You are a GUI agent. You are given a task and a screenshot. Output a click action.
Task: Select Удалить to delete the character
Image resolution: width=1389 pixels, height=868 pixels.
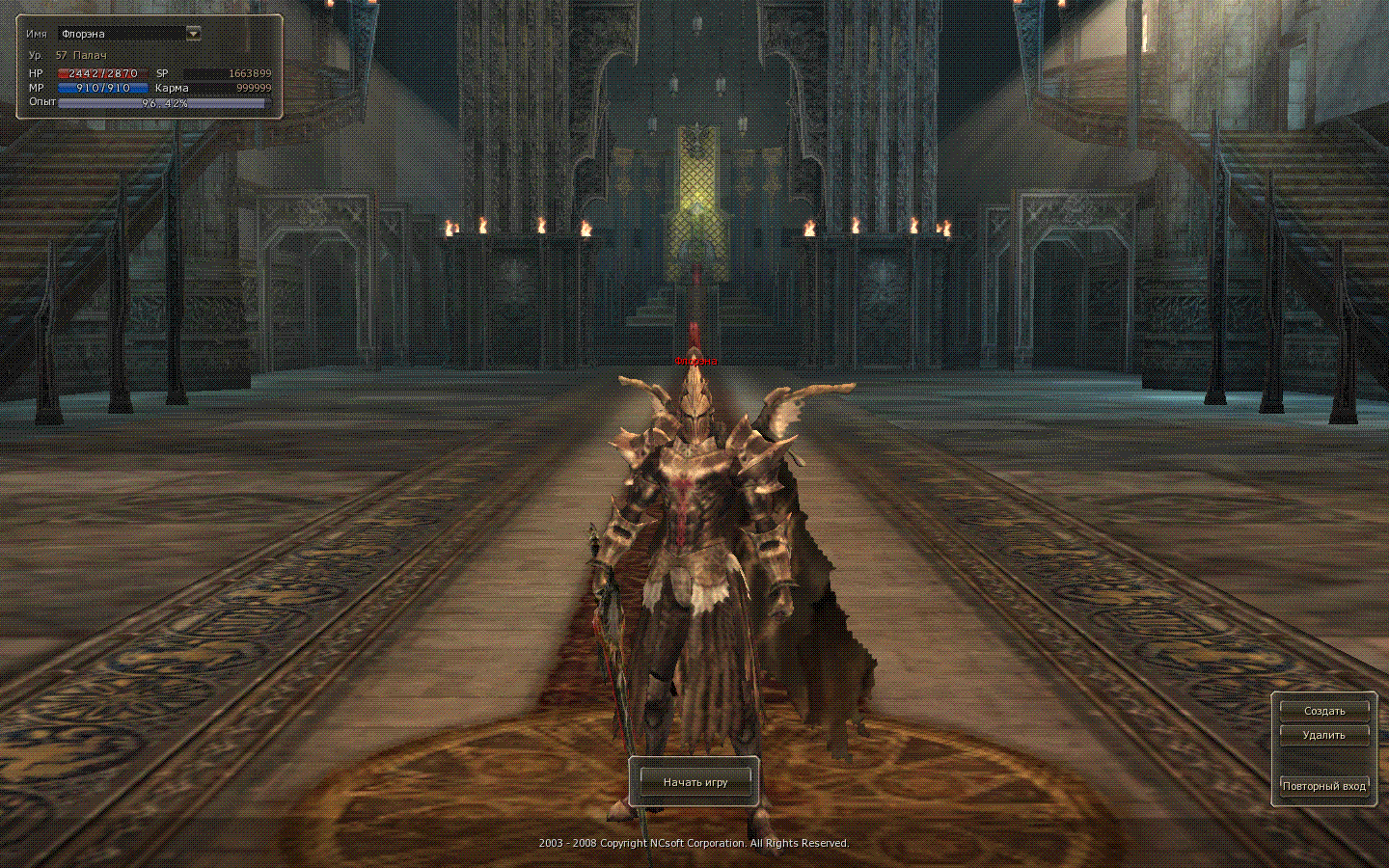1323,735
